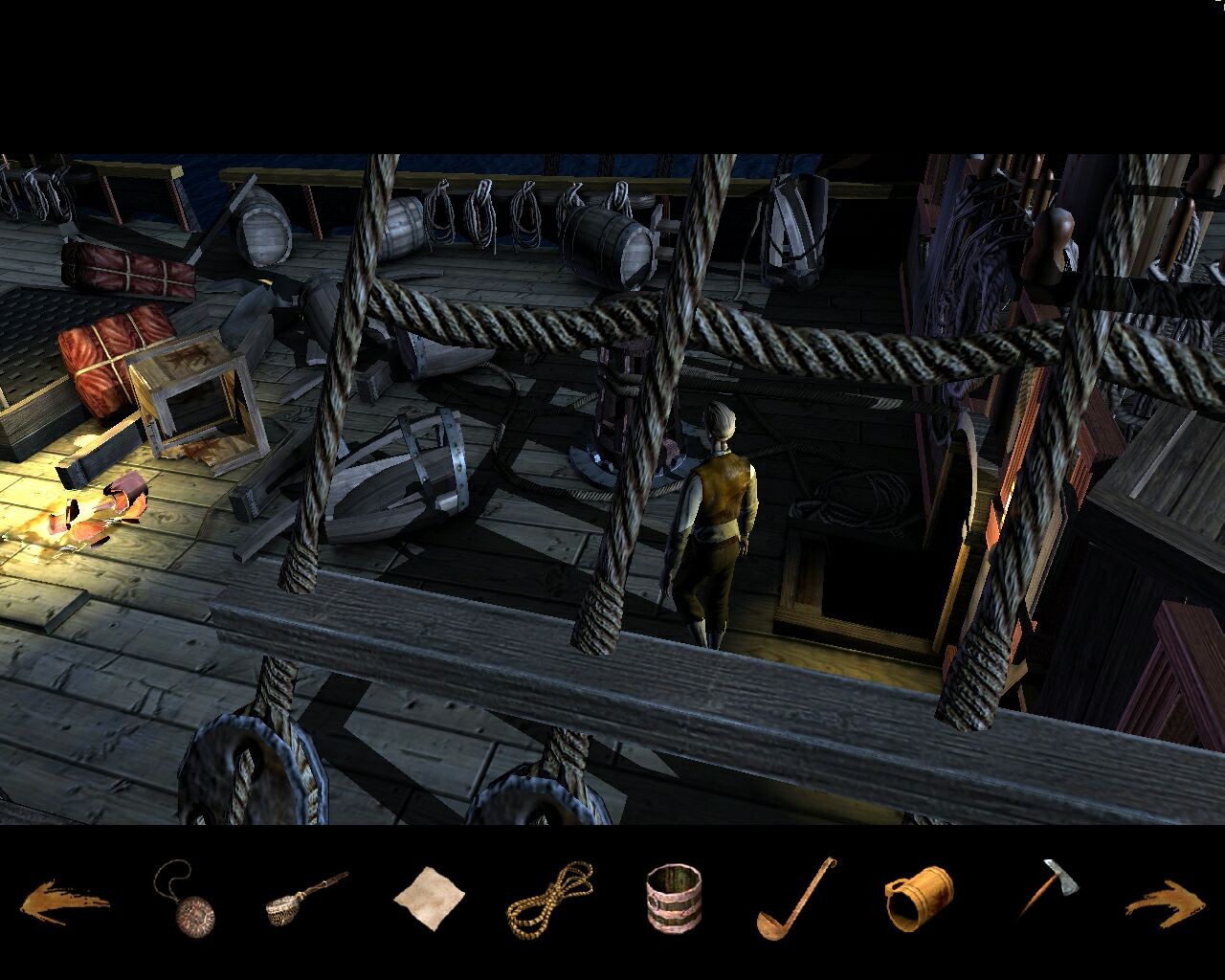The height and width of the screenshot is (980, 1225).
Task: Select the long-handled ladle
Action: point(794,899)
